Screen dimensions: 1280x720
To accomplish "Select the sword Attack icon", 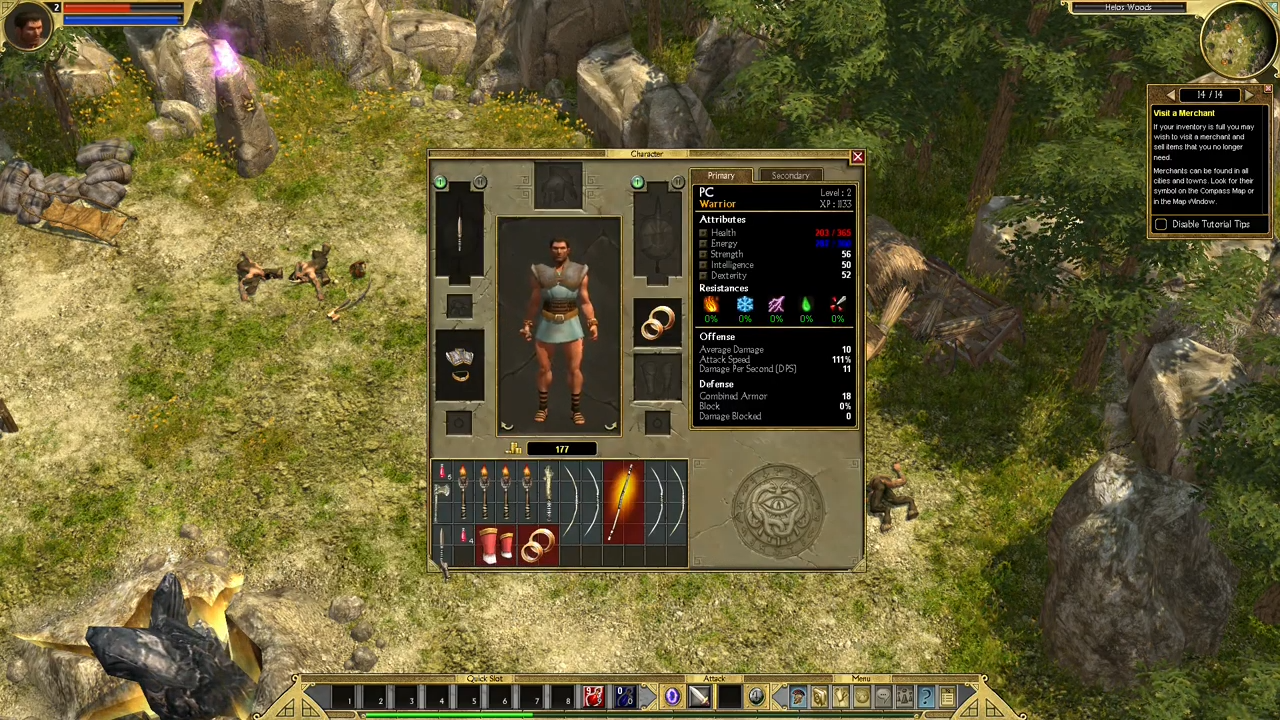I will [x=701, y=696].
